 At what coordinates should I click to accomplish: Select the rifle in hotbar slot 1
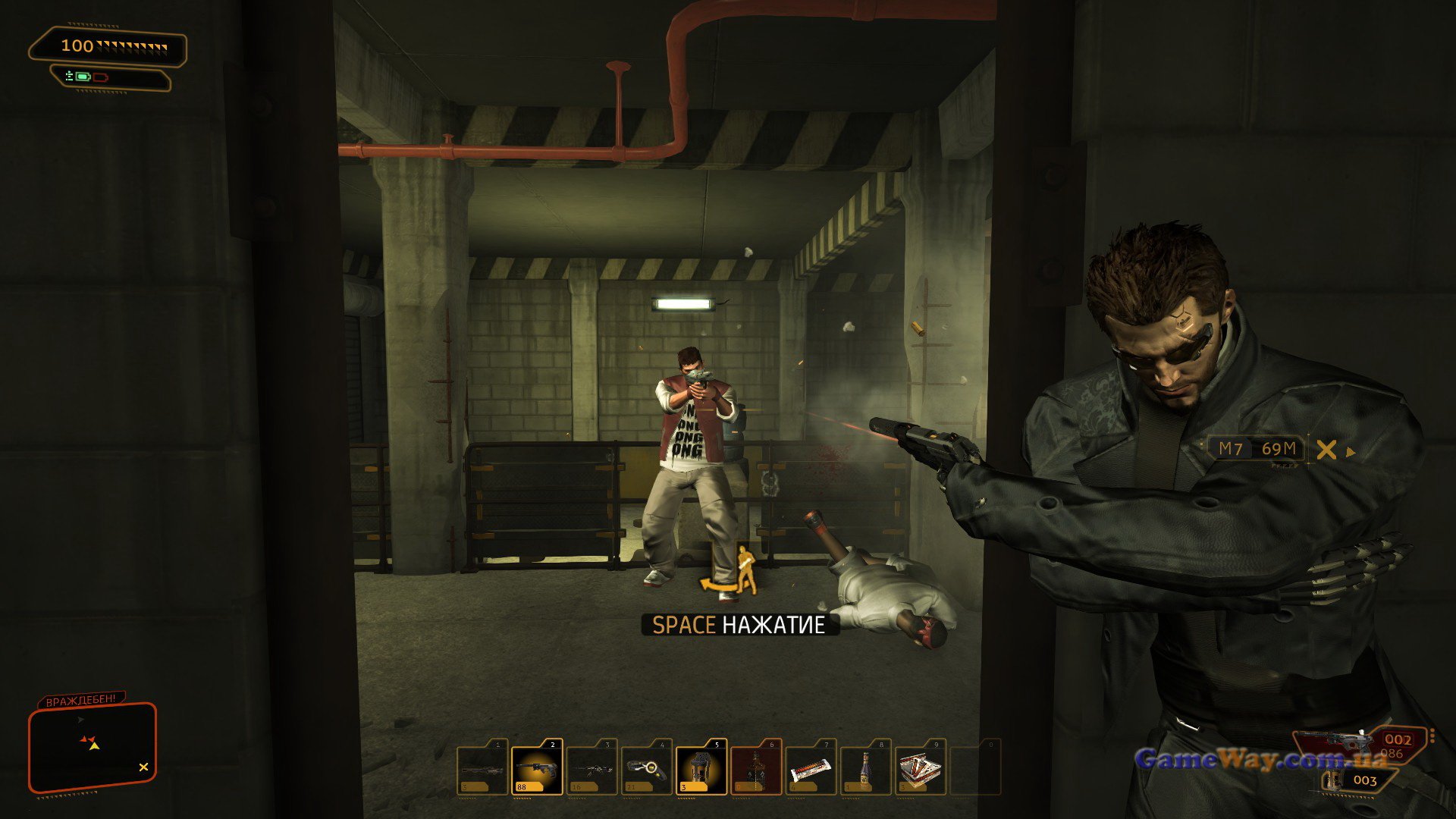click(482, 768)
